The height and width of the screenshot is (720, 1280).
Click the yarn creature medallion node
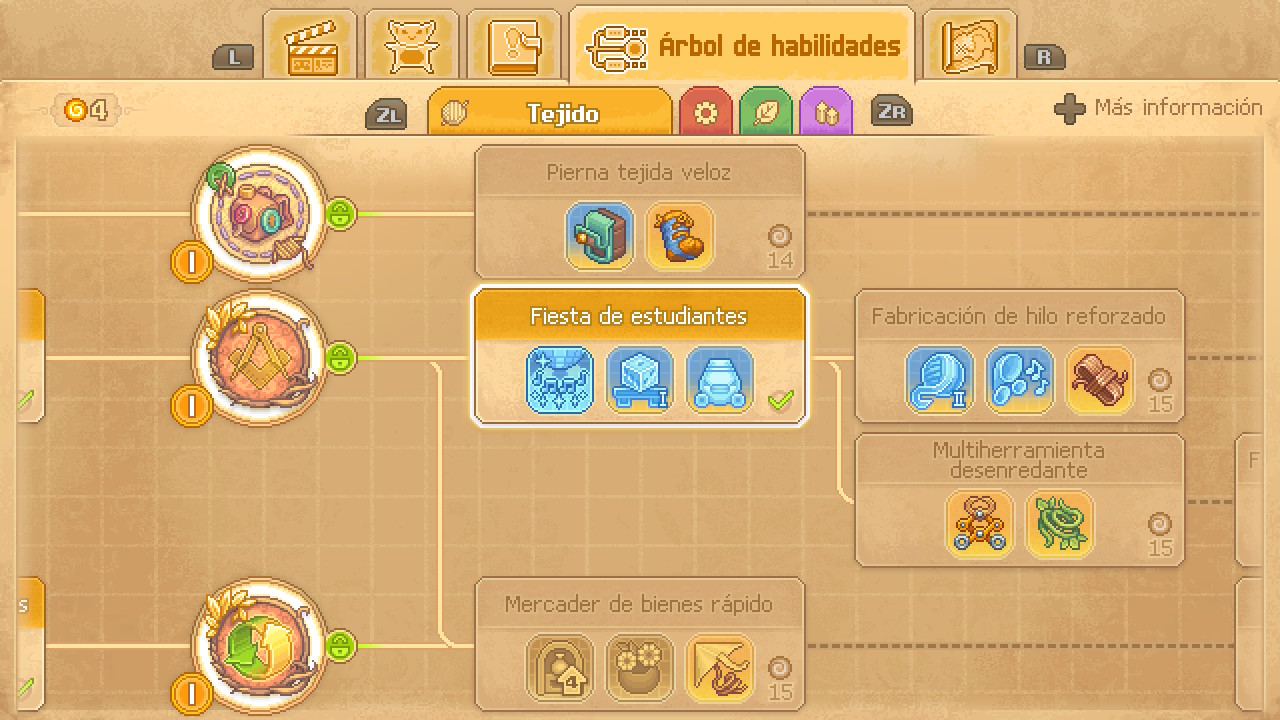tap(259, 214)
